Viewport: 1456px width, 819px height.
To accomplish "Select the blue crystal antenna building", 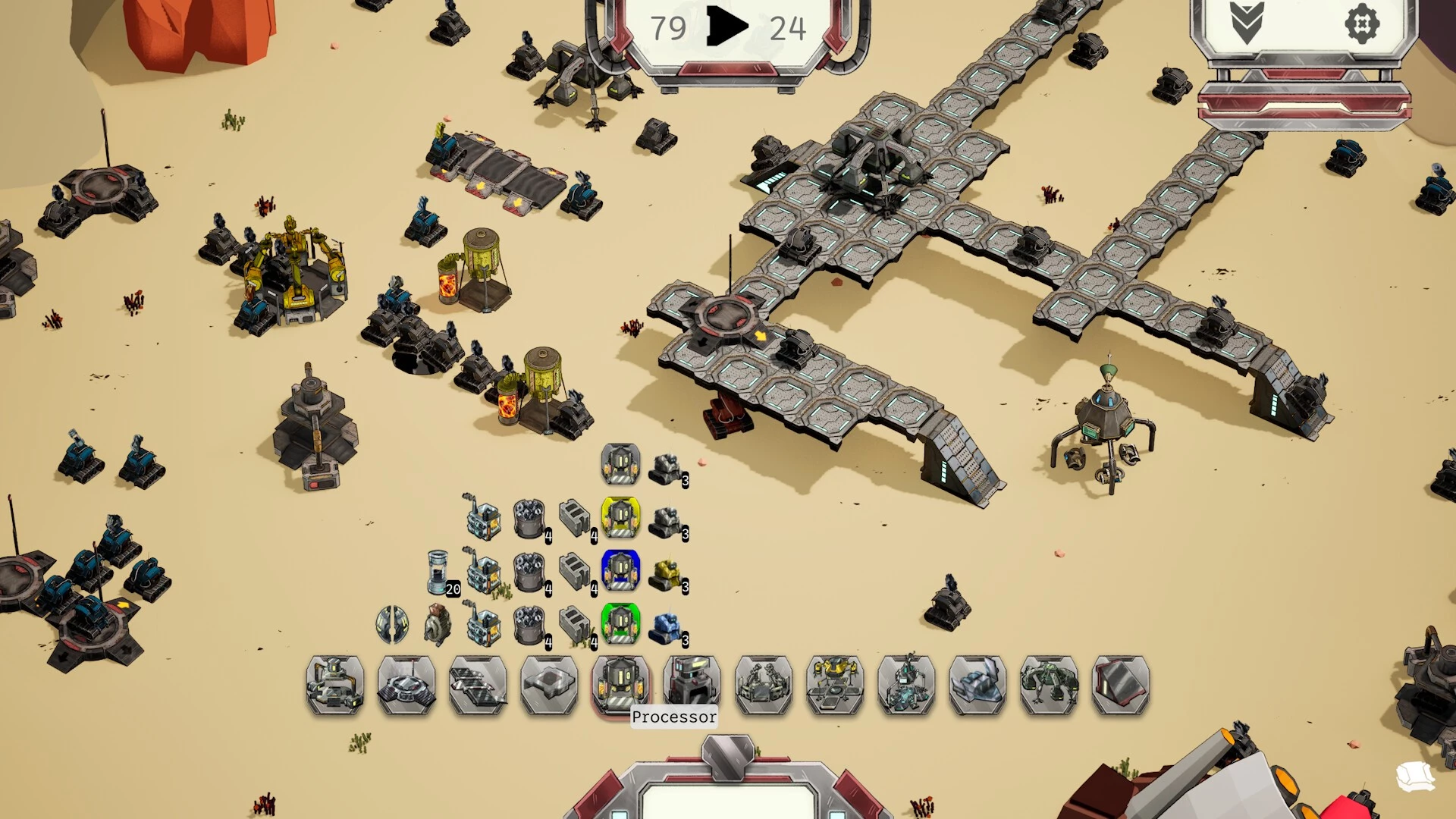I will click(905, 685).
